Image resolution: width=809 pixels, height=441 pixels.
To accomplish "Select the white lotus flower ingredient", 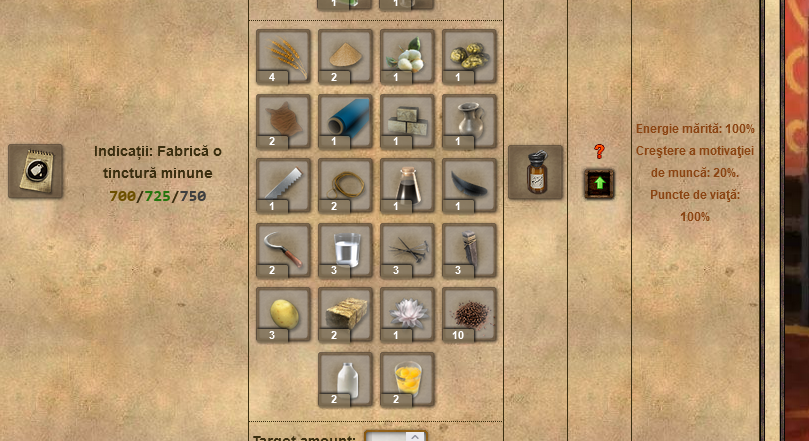I will click(x=407, y=313).
